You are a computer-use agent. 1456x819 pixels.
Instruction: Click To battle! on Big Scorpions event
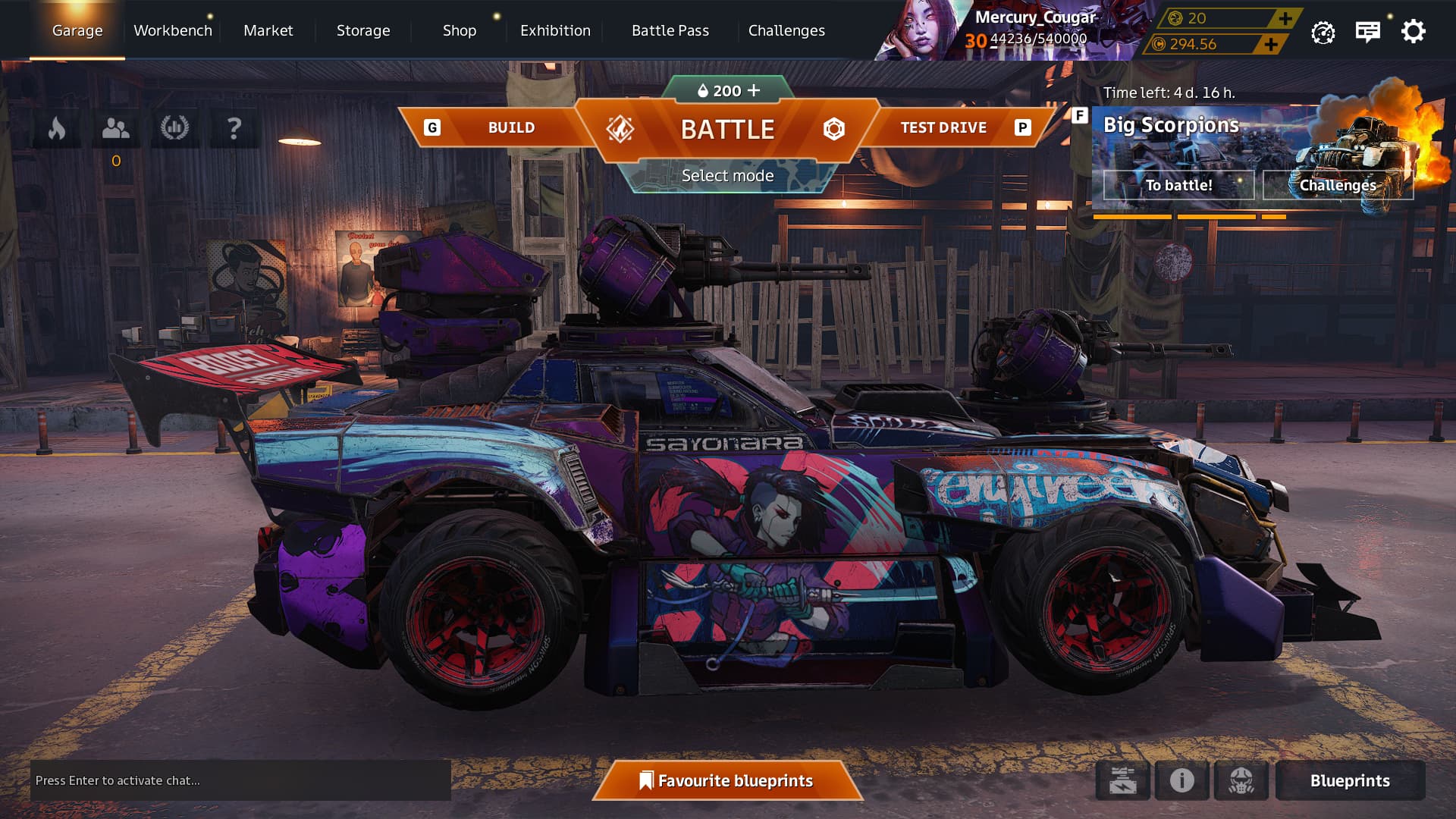tap(1178, 185)
